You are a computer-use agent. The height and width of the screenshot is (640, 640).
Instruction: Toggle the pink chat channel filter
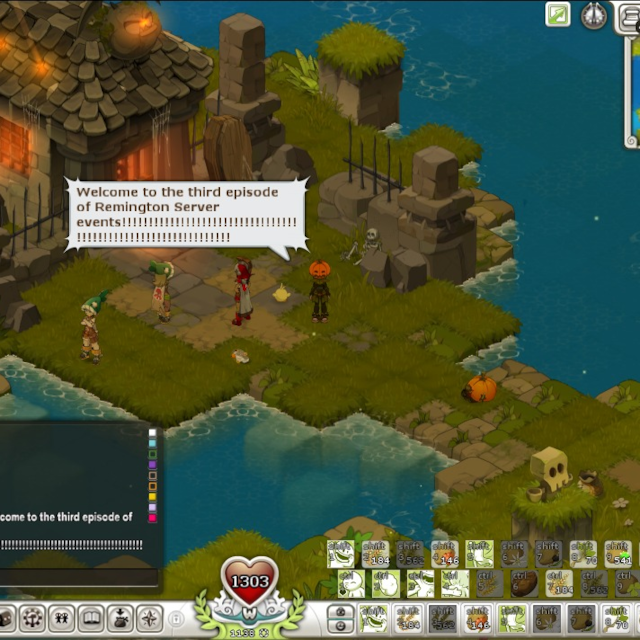[153, 517]
